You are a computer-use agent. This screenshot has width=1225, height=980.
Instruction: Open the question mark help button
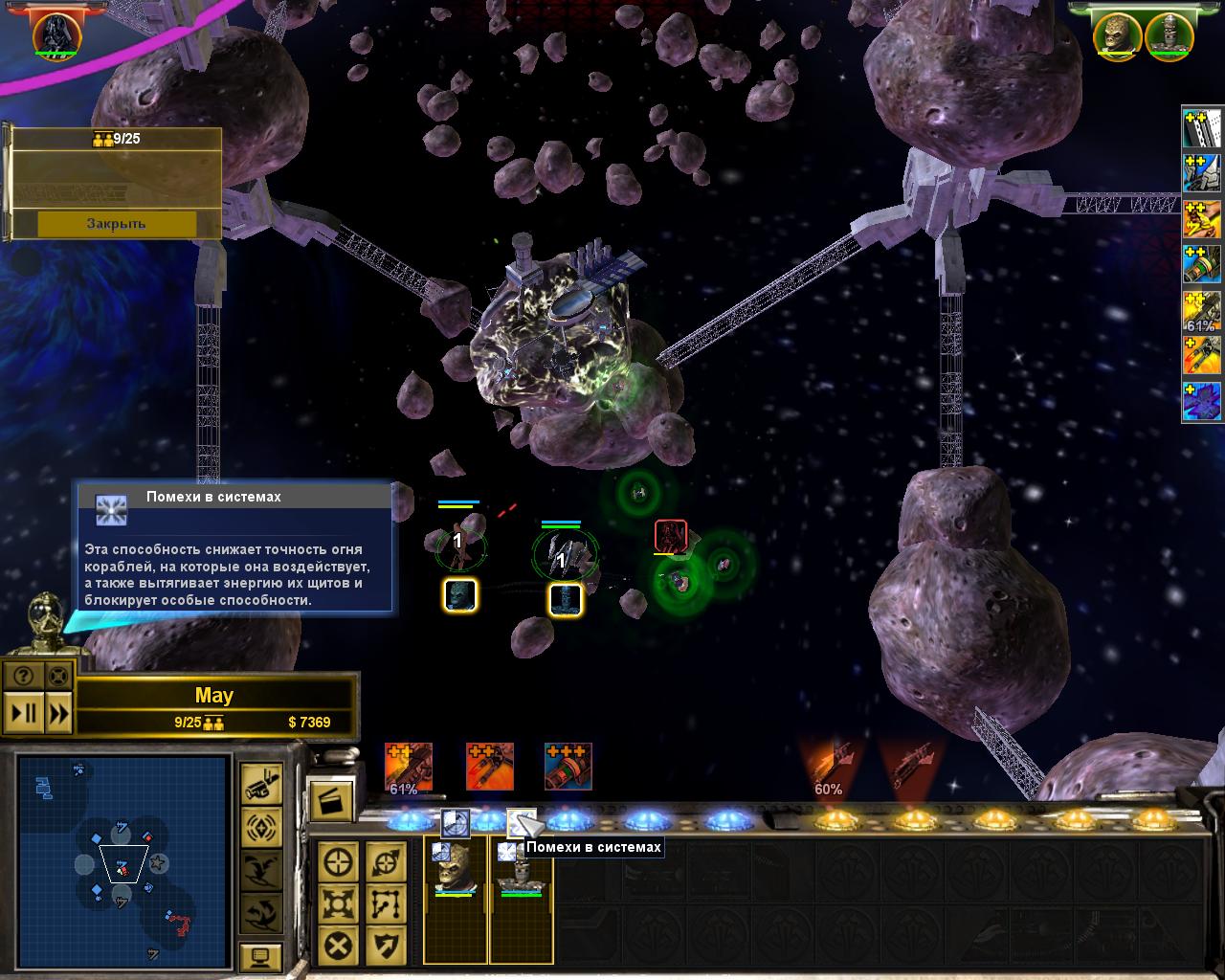24,676
